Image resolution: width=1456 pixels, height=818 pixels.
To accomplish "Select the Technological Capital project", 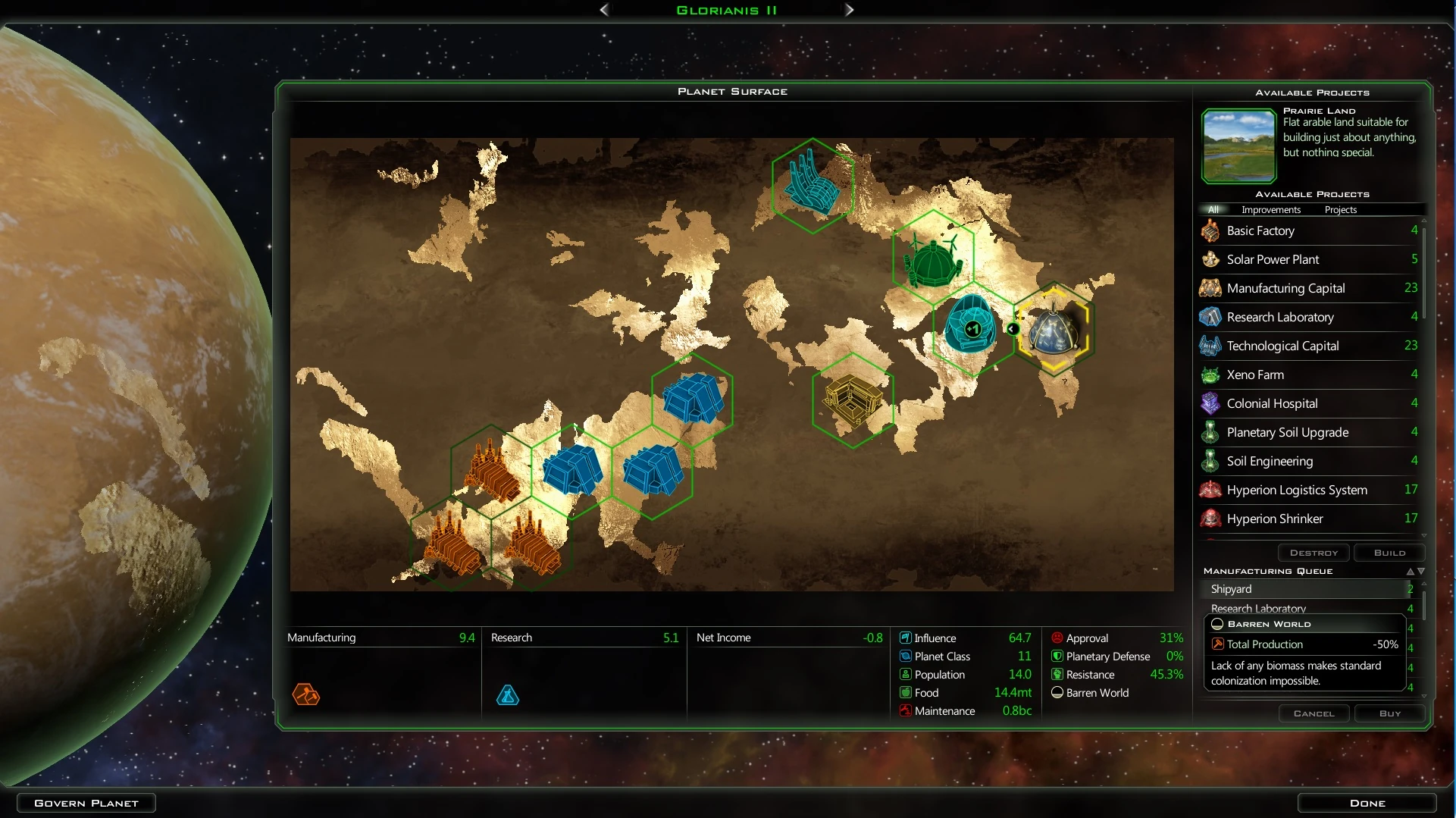I will (1282, 346).
